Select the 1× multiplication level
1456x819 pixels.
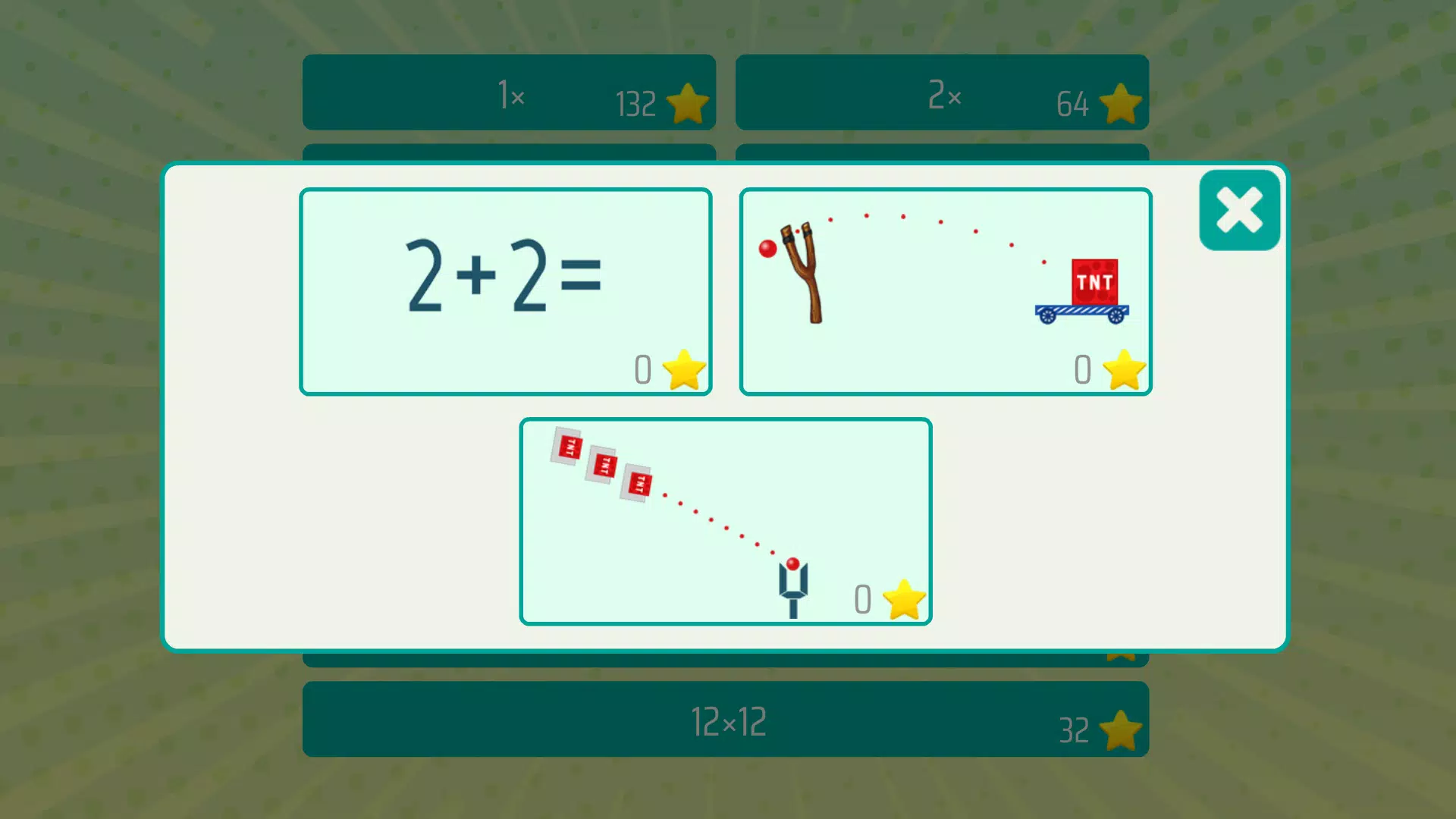pyautogui.click(x=509, y=93)
